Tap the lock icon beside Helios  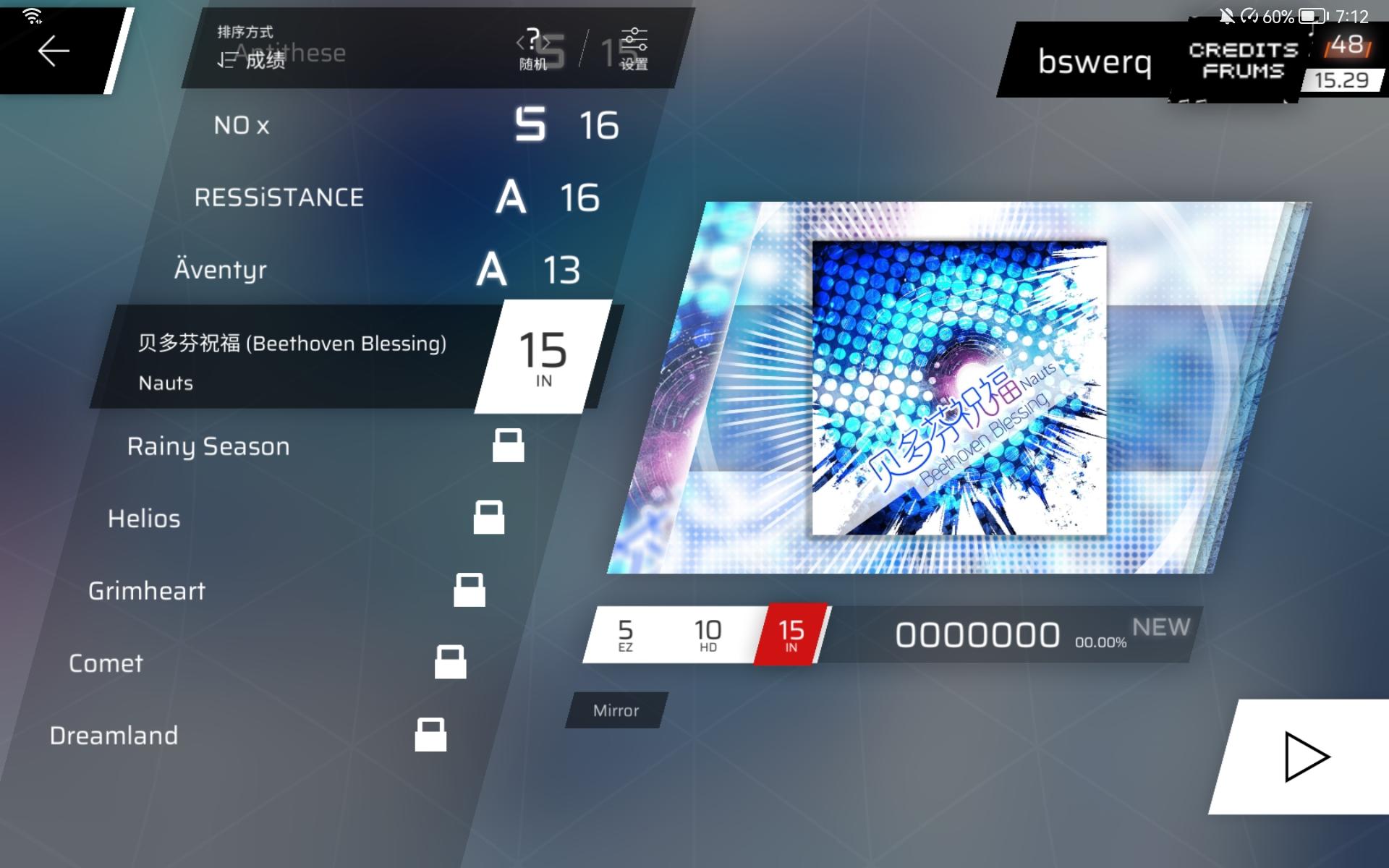[490, 518]
